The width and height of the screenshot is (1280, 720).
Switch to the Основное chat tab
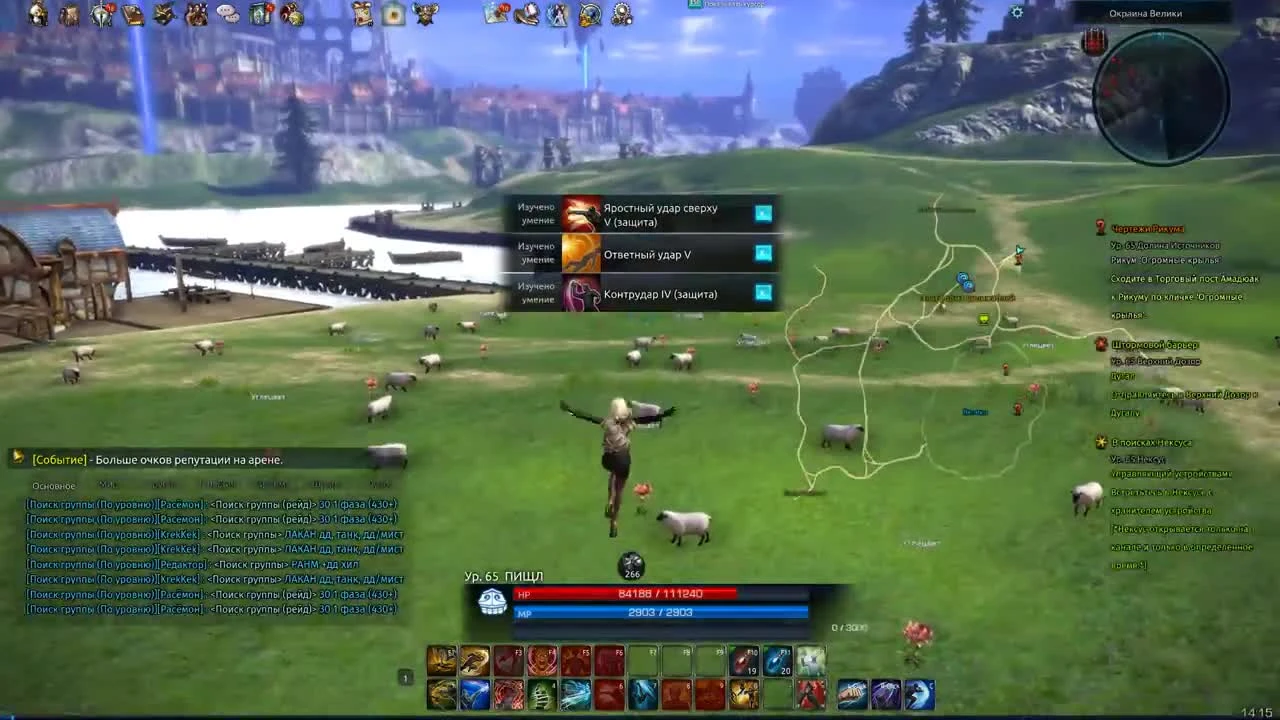click(52, 486)
